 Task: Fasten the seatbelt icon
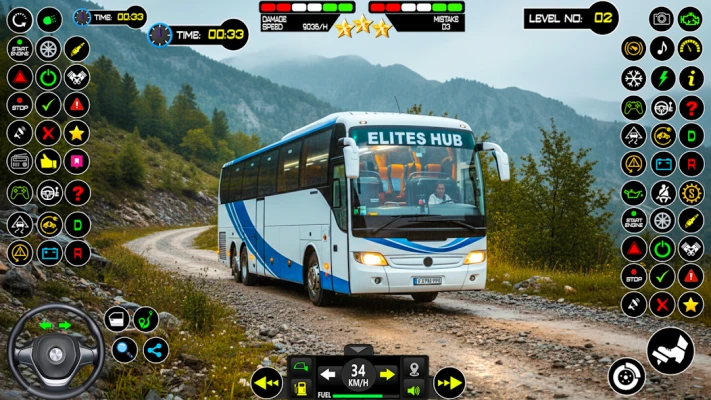point(661,192)
